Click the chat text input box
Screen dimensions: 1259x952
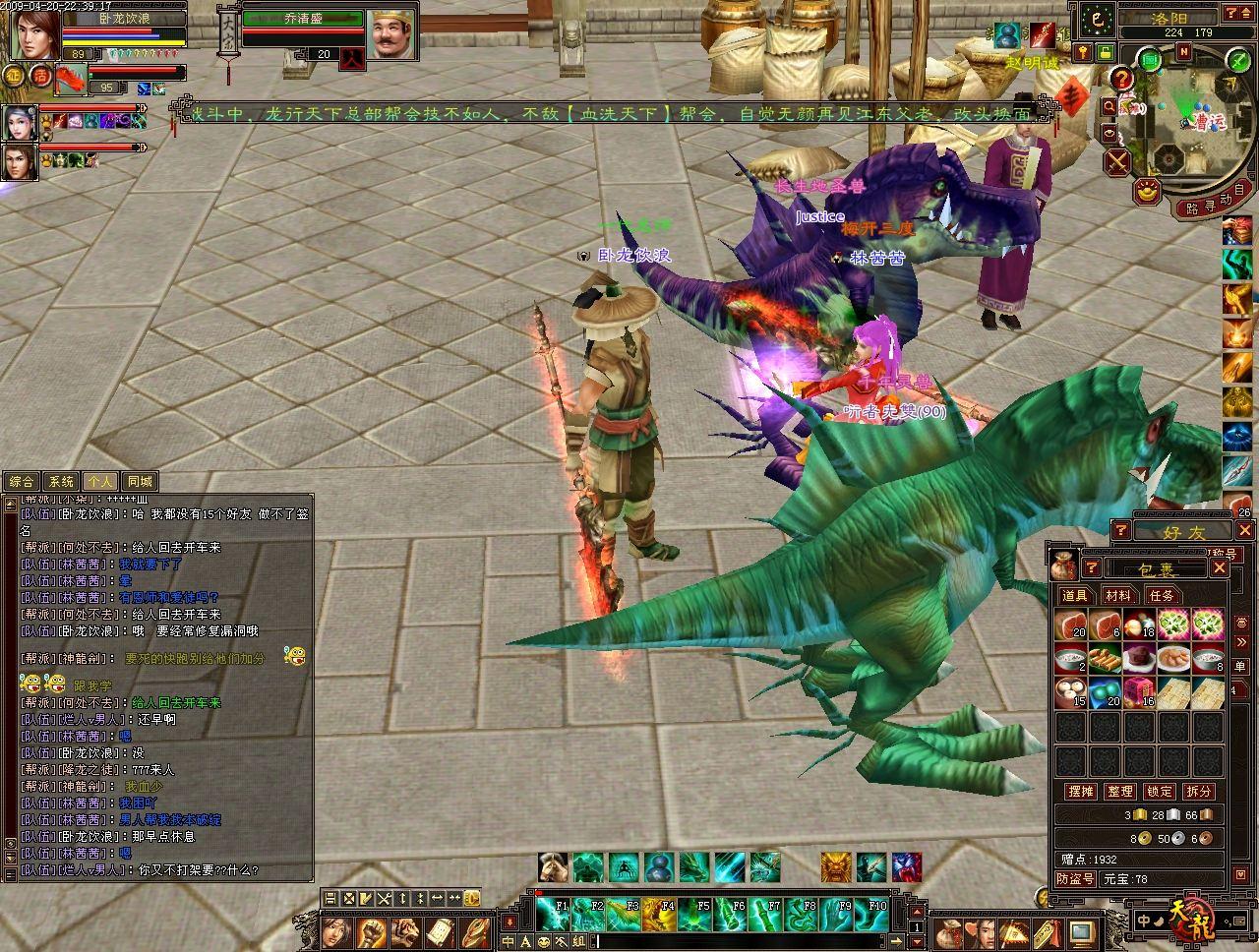click(748, 941)
